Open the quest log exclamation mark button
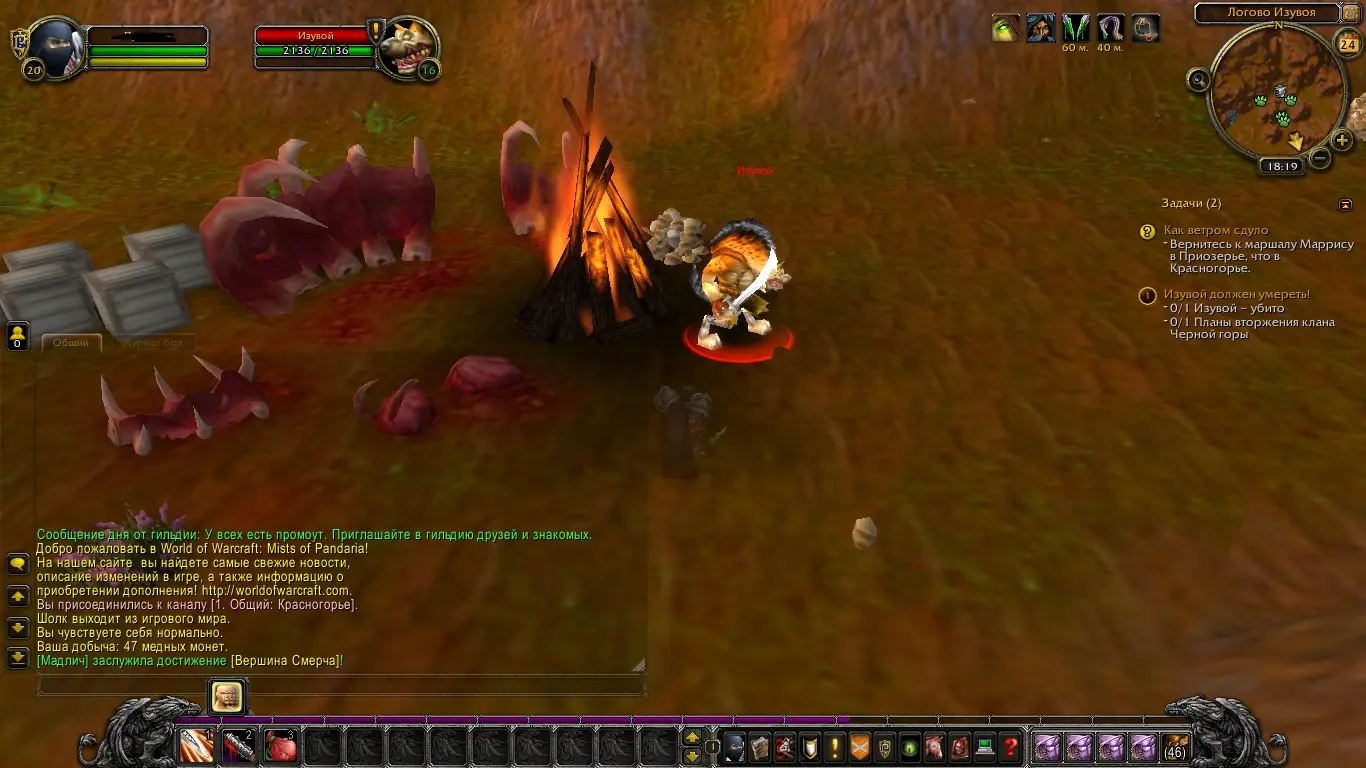The width and height of the screenshot is (1366, 768). pos(835,747)
